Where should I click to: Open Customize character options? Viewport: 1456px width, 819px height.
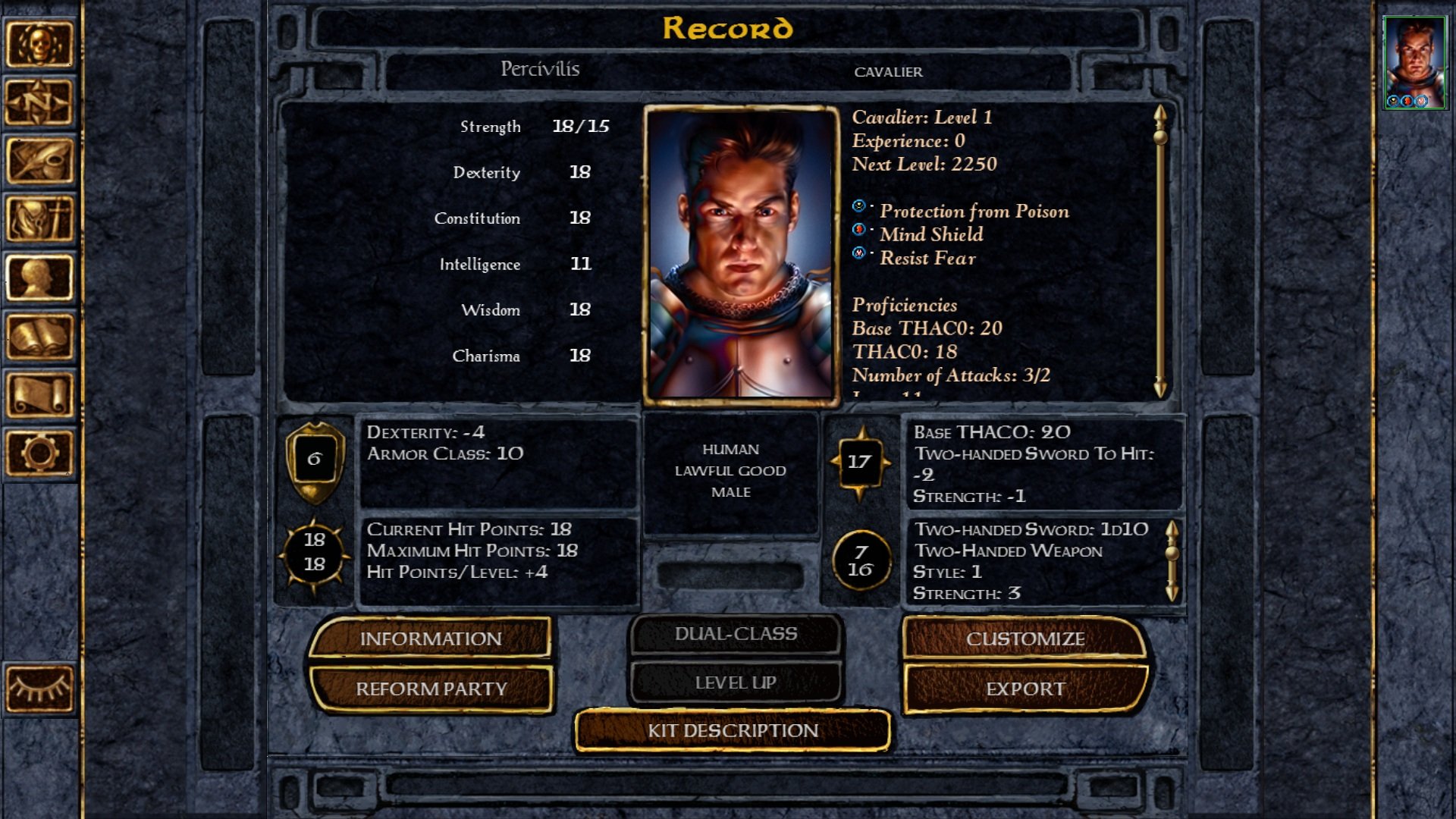[x=1025, y=639]
